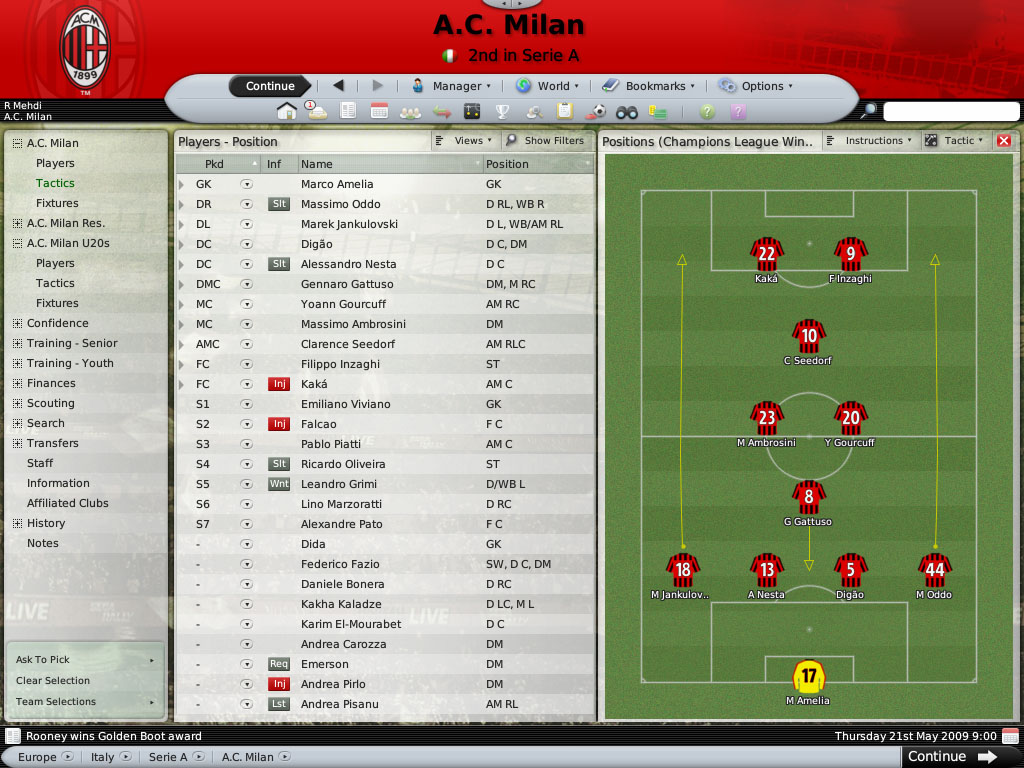
Task: Open the Finances section
Action: tap(51, 383)
